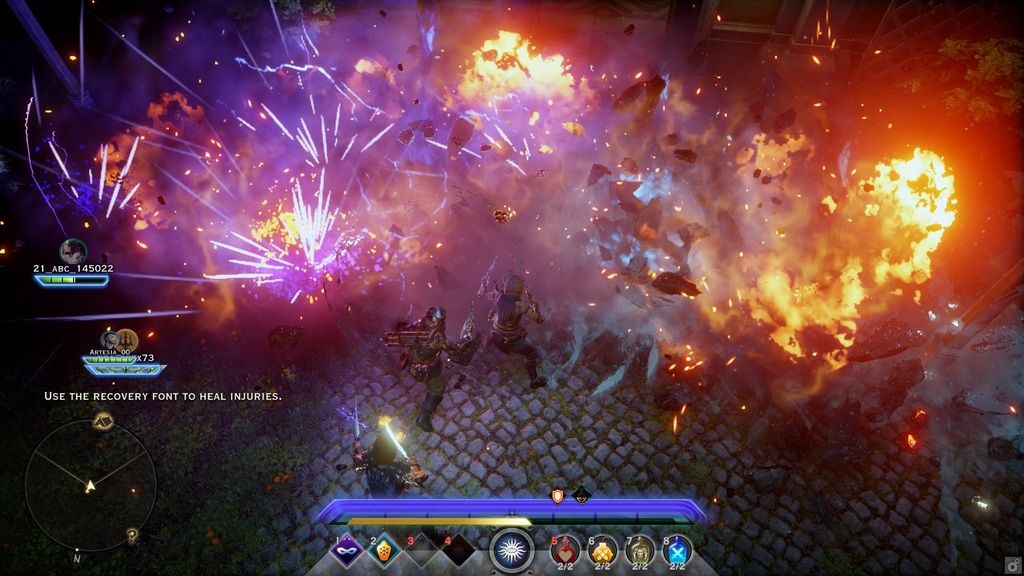Click the circular minimap

(90, 486)
